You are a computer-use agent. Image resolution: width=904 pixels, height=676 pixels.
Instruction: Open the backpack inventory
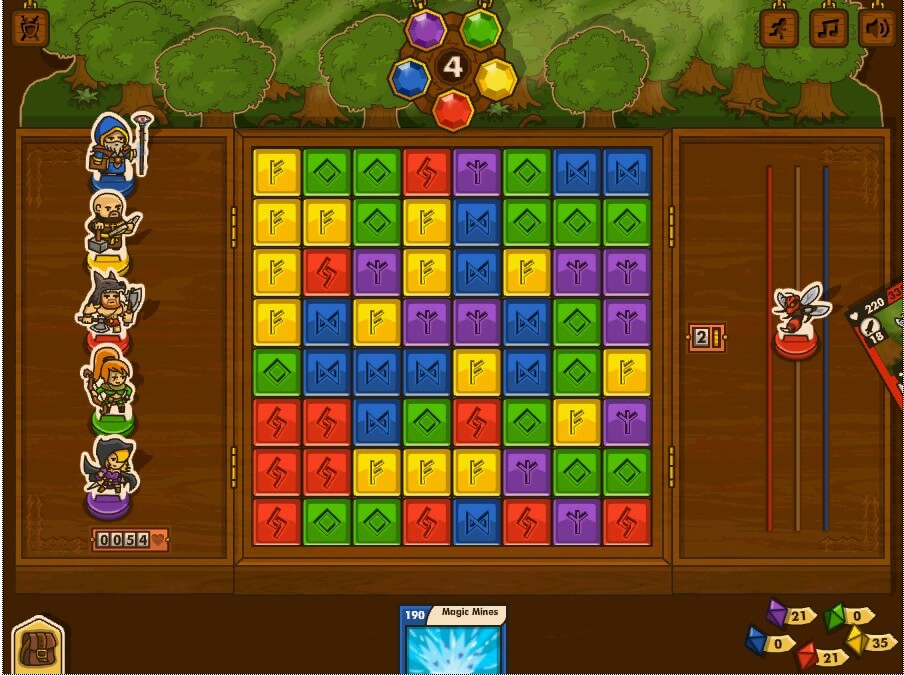pos(38,646)
